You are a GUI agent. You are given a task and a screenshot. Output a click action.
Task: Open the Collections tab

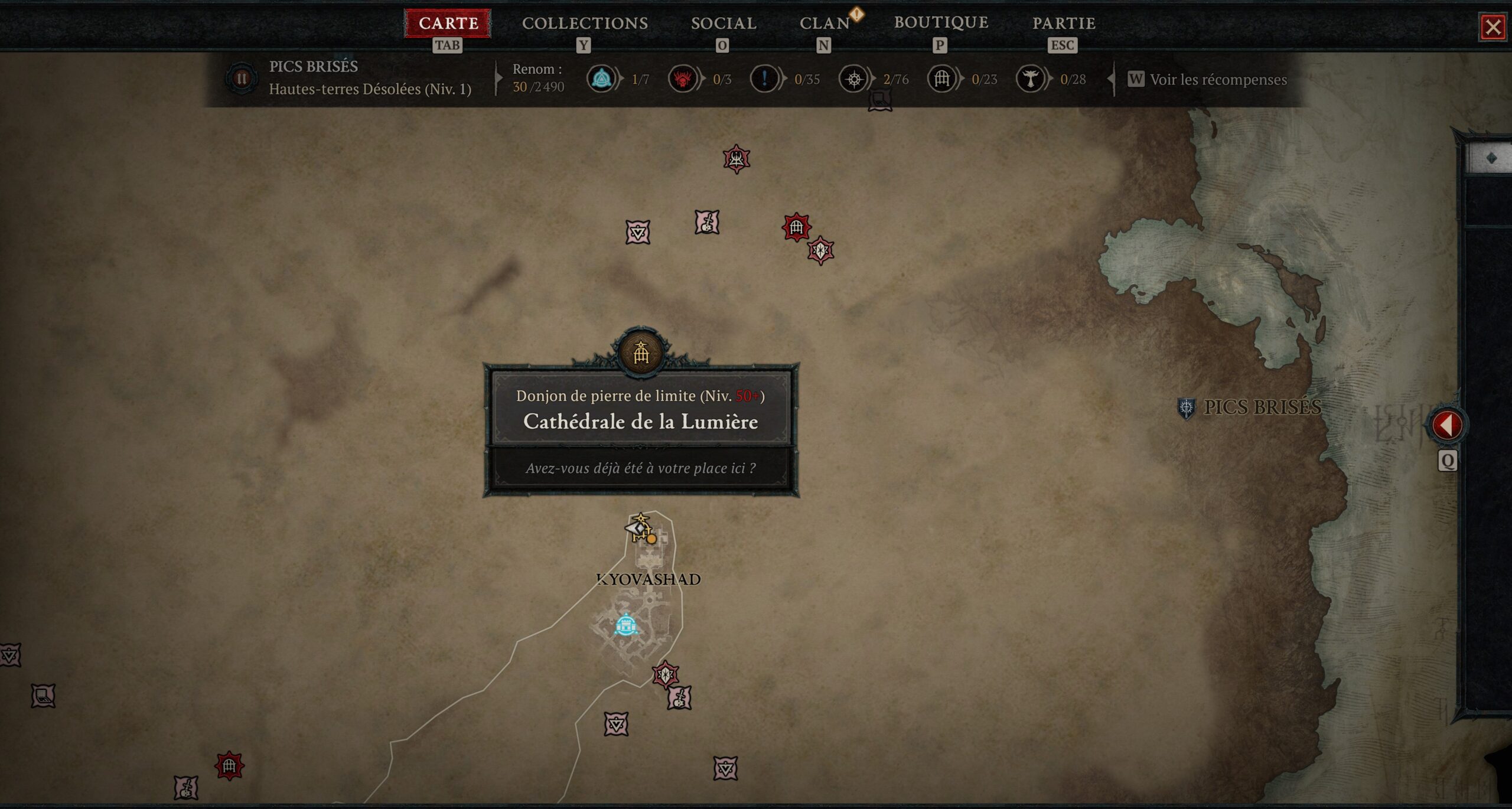point(585,24)
